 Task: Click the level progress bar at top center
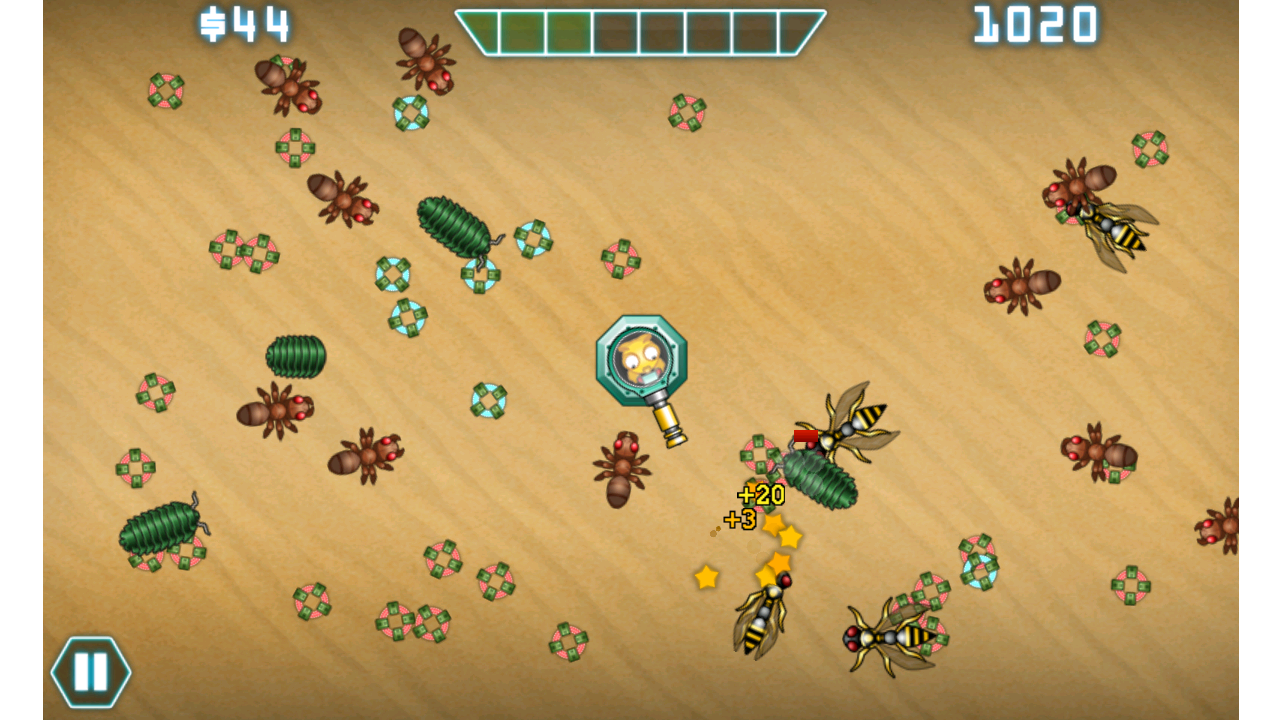pyautogui.click(x=640, y=33)
